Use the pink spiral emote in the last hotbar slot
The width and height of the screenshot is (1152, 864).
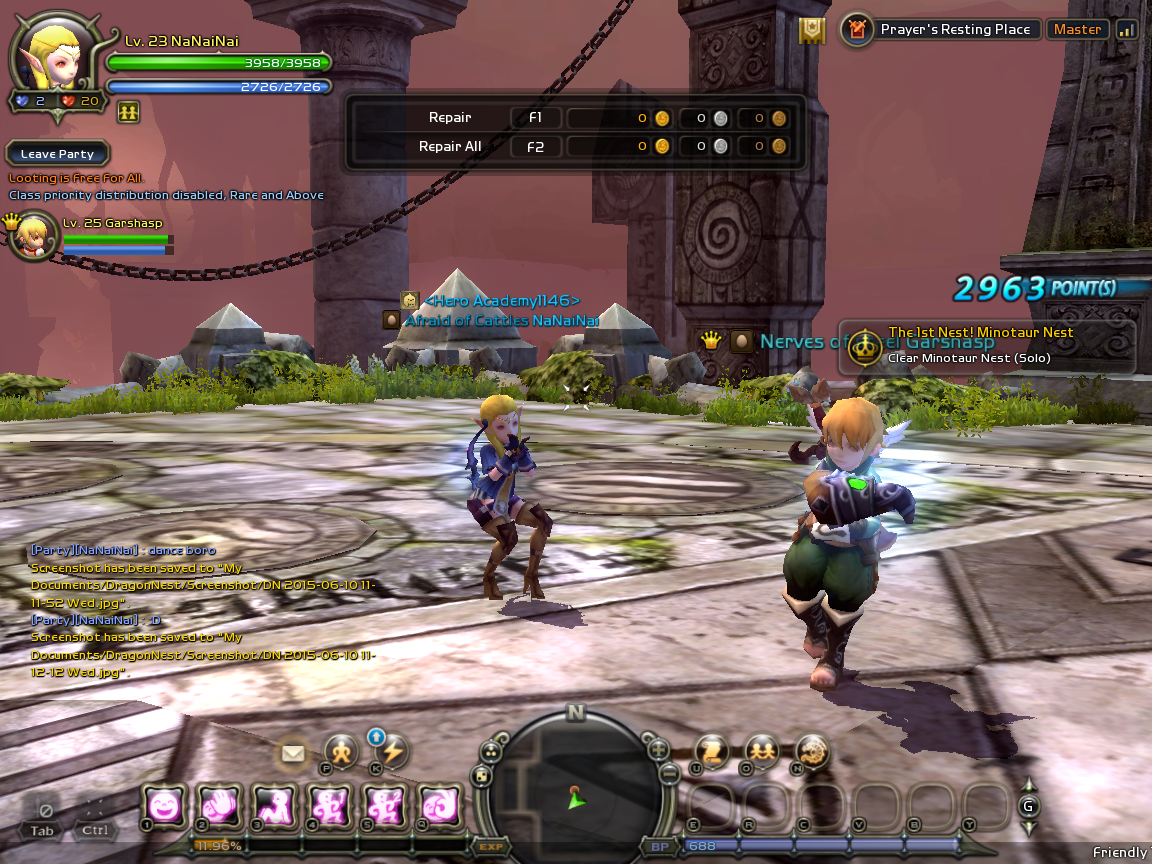tap(439, 805)
